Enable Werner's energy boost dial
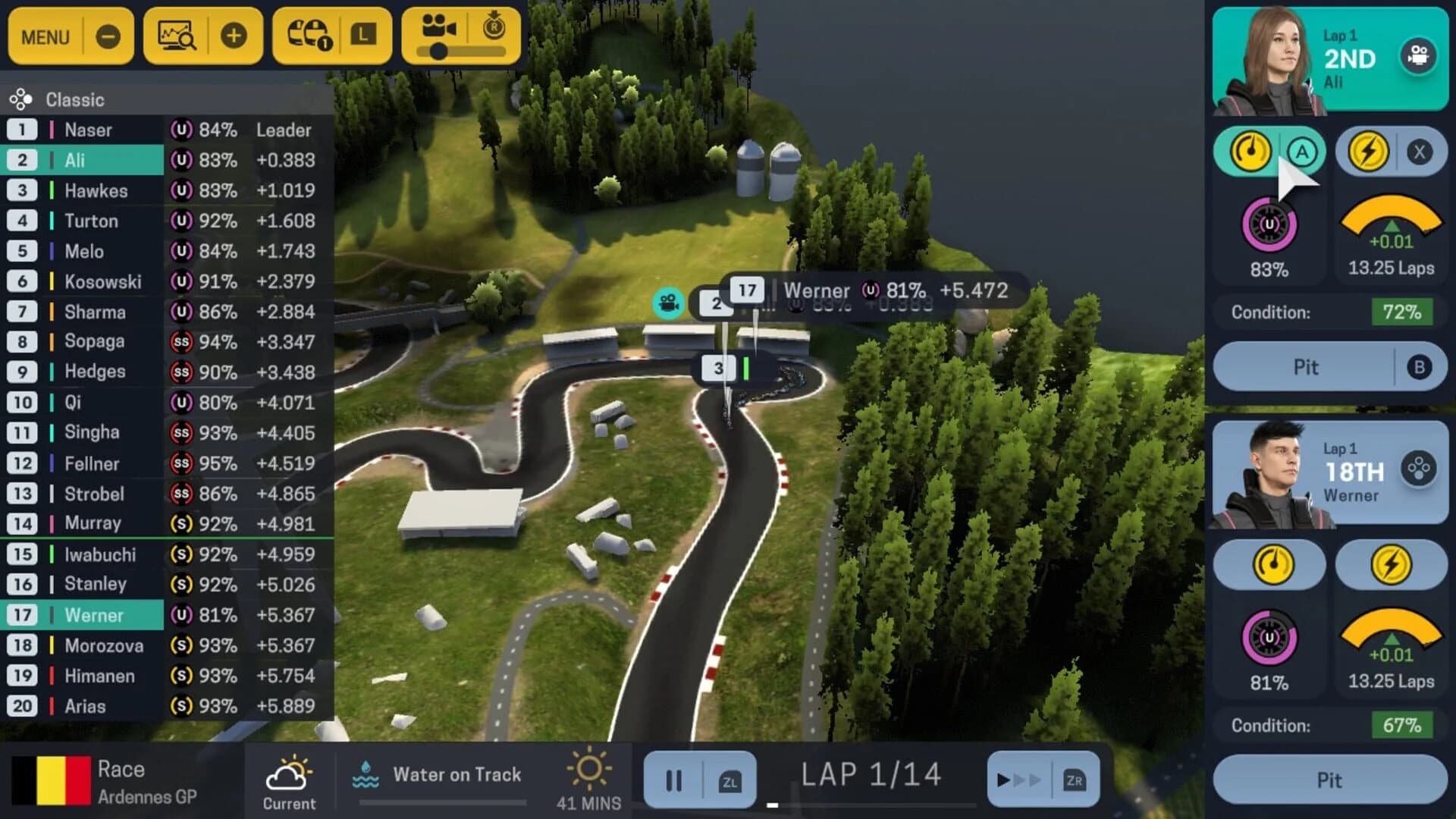 pos(1392,564)
